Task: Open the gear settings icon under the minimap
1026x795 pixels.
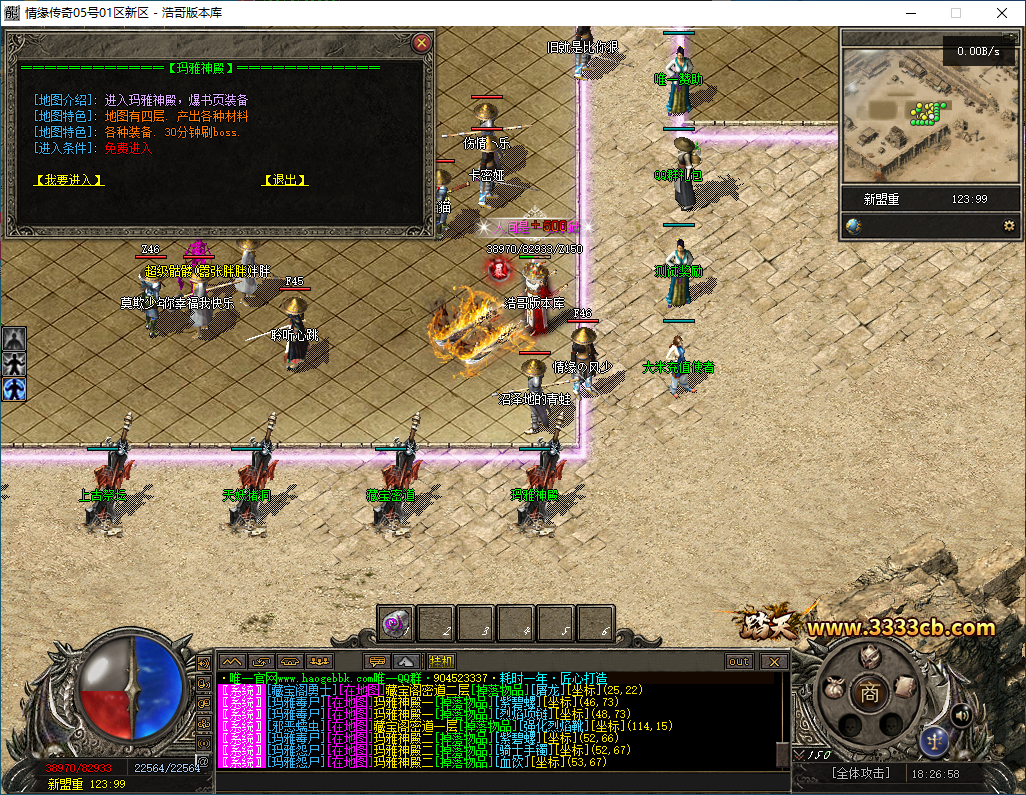Action: pos(1009,226)
